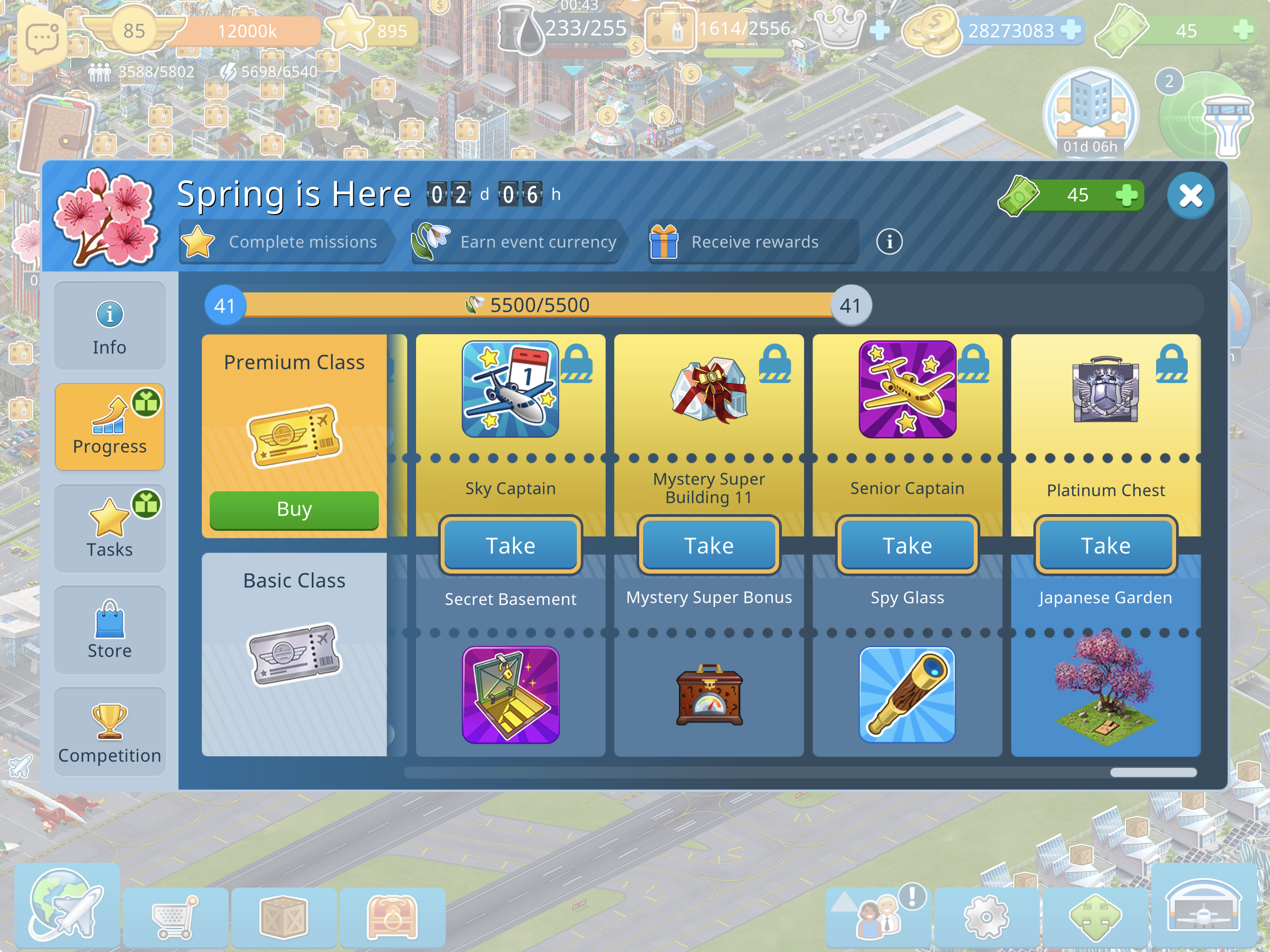Select the Spy Glass reward icon
This screenshot has height=952, width=1270.
coord(907,695)
